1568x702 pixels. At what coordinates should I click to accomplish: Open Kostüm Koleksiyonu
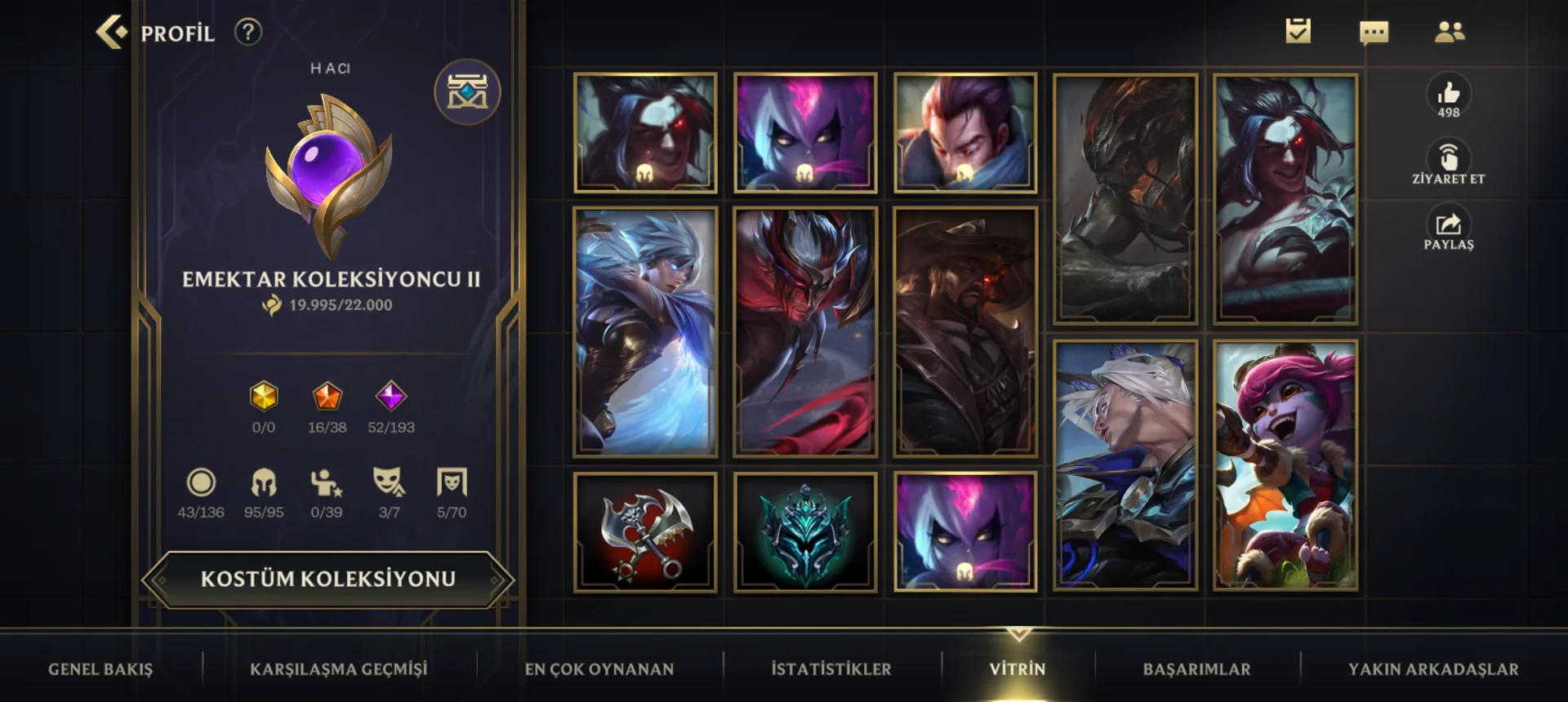click(328, 580)
